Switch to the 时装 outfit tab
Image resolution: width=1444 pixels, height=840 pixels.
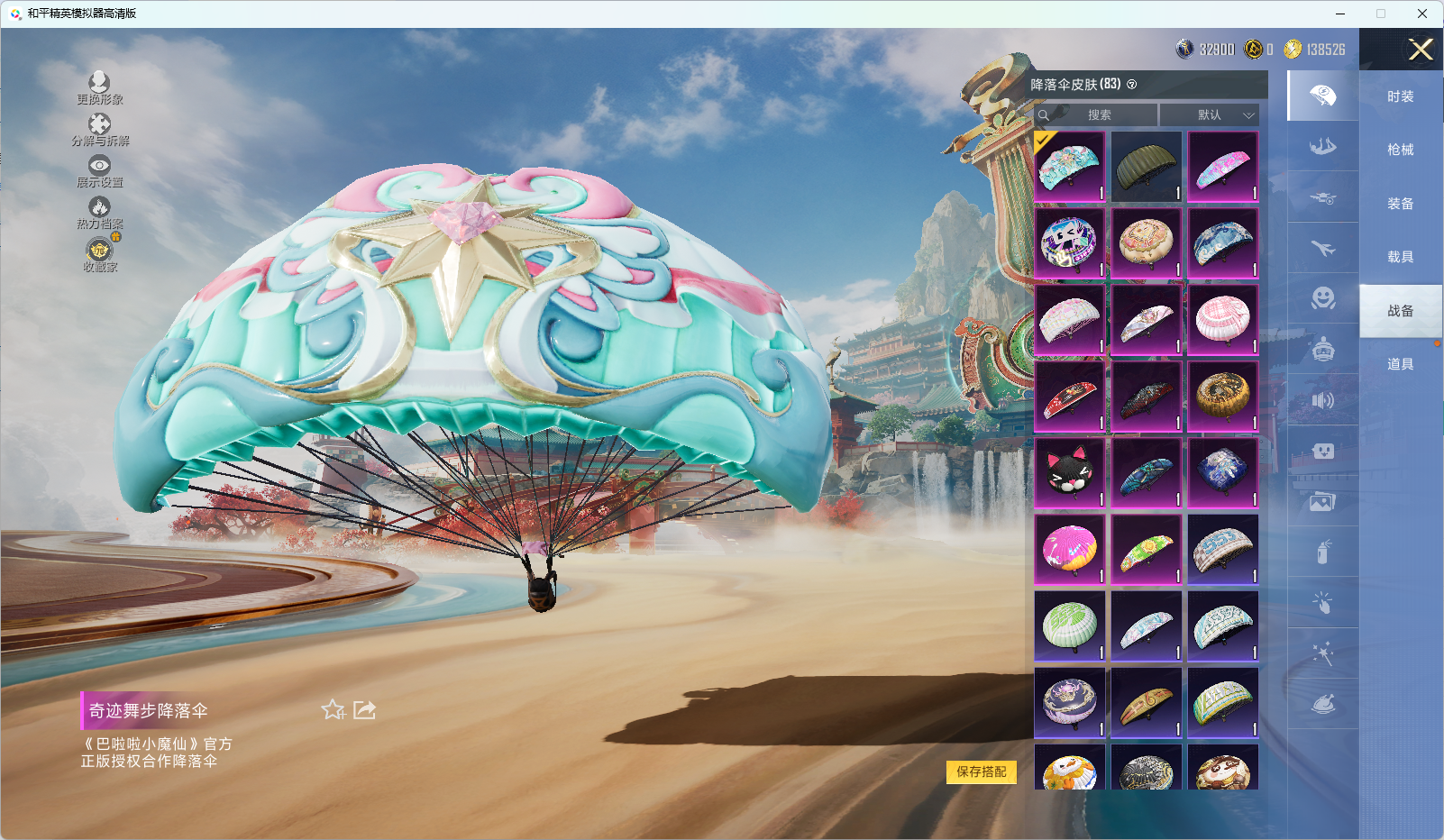click(x=1400, y=96)
